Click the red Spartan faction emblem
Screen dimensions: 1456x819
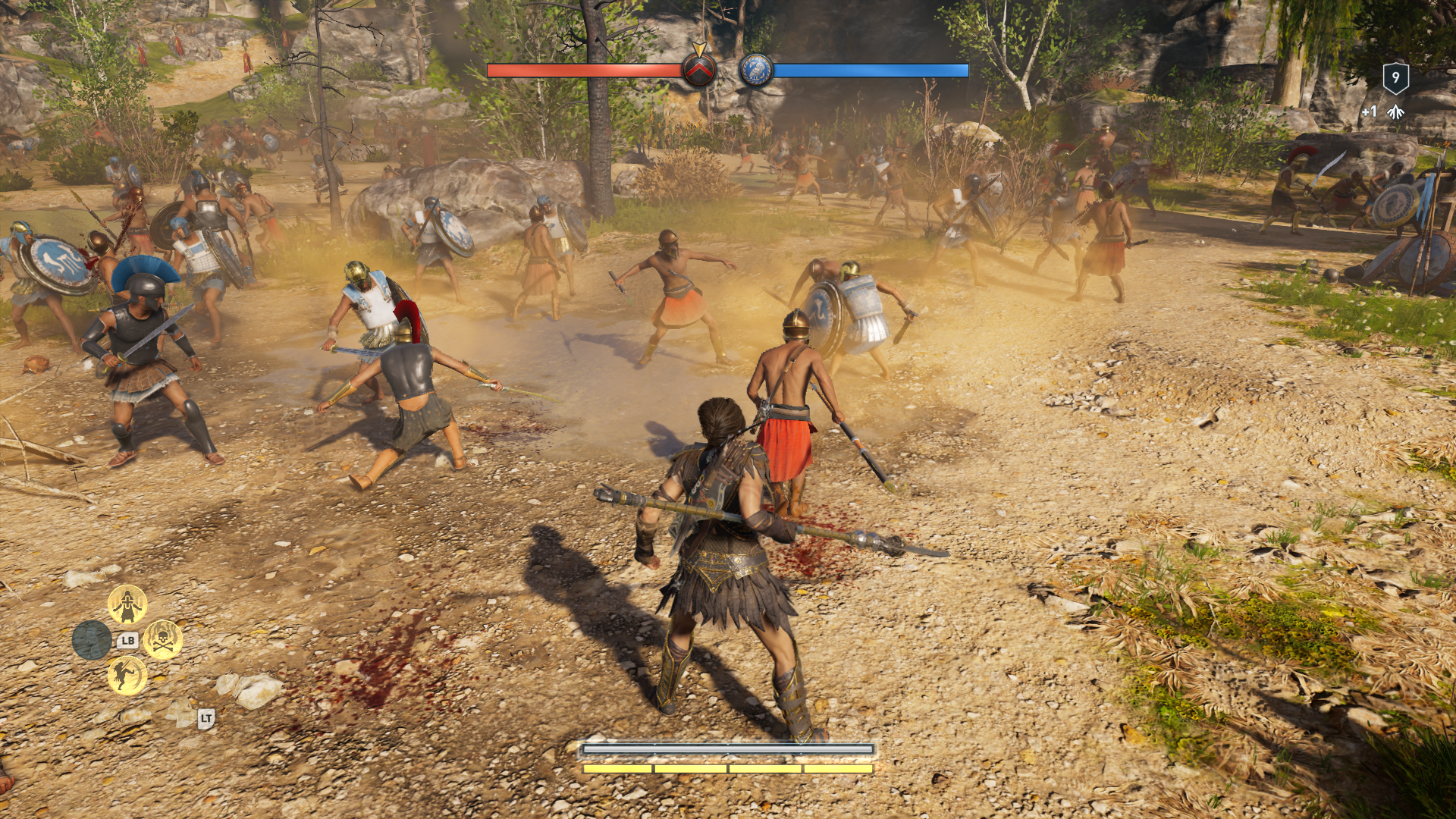(698, 71)
